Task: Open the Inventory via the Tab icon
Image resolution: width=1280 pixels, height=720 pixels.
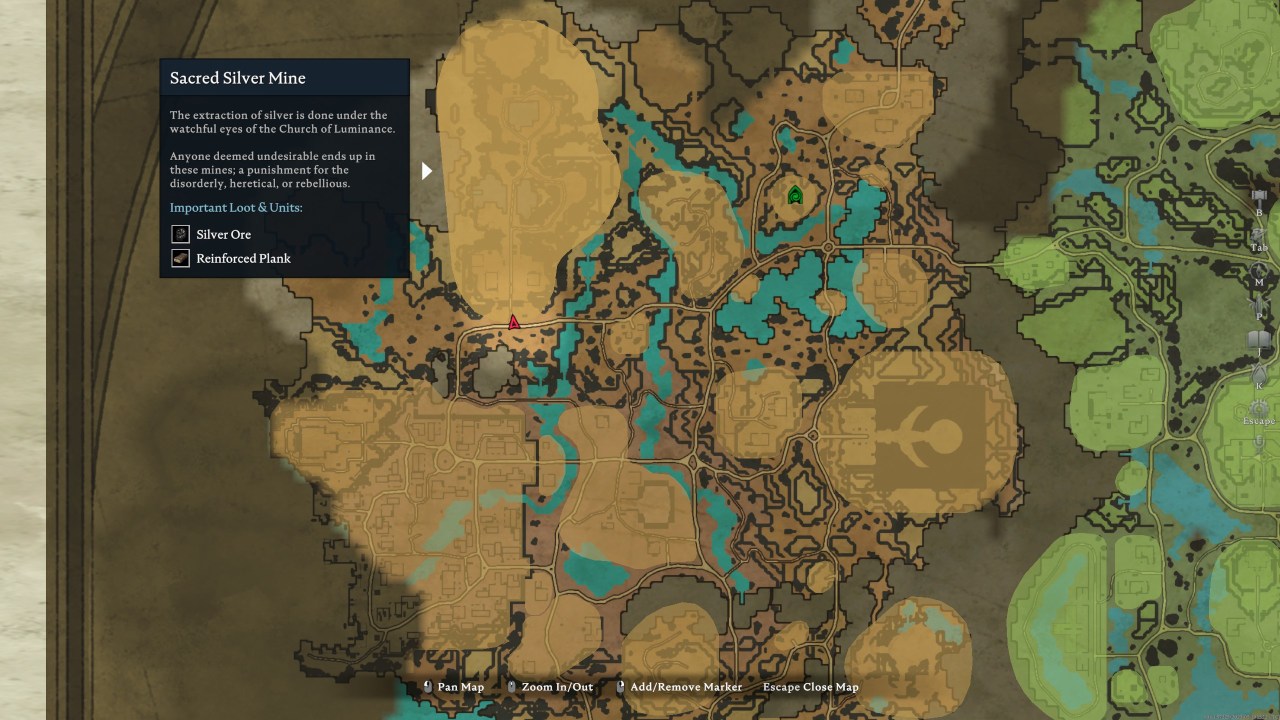Action: pos(1259,232)
